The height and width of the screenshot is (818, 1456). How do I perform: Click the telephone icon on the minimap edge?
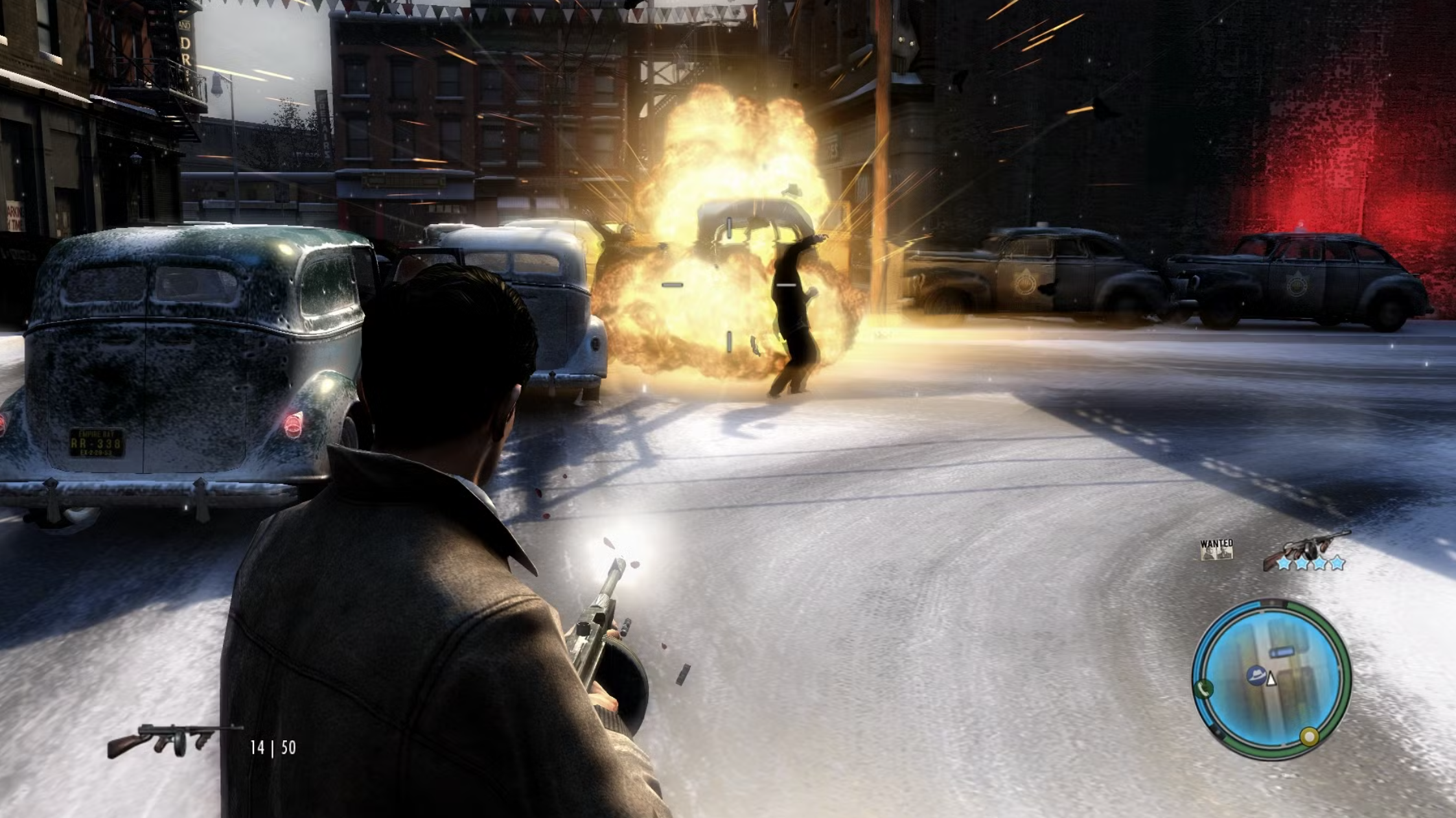tap(1205, 688)
